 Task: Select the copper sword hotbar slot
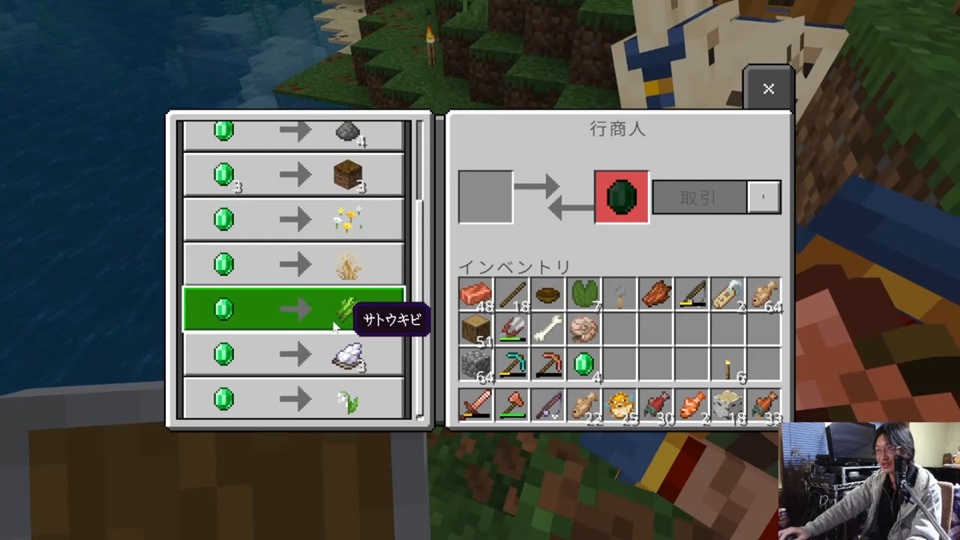coord(476,405)
